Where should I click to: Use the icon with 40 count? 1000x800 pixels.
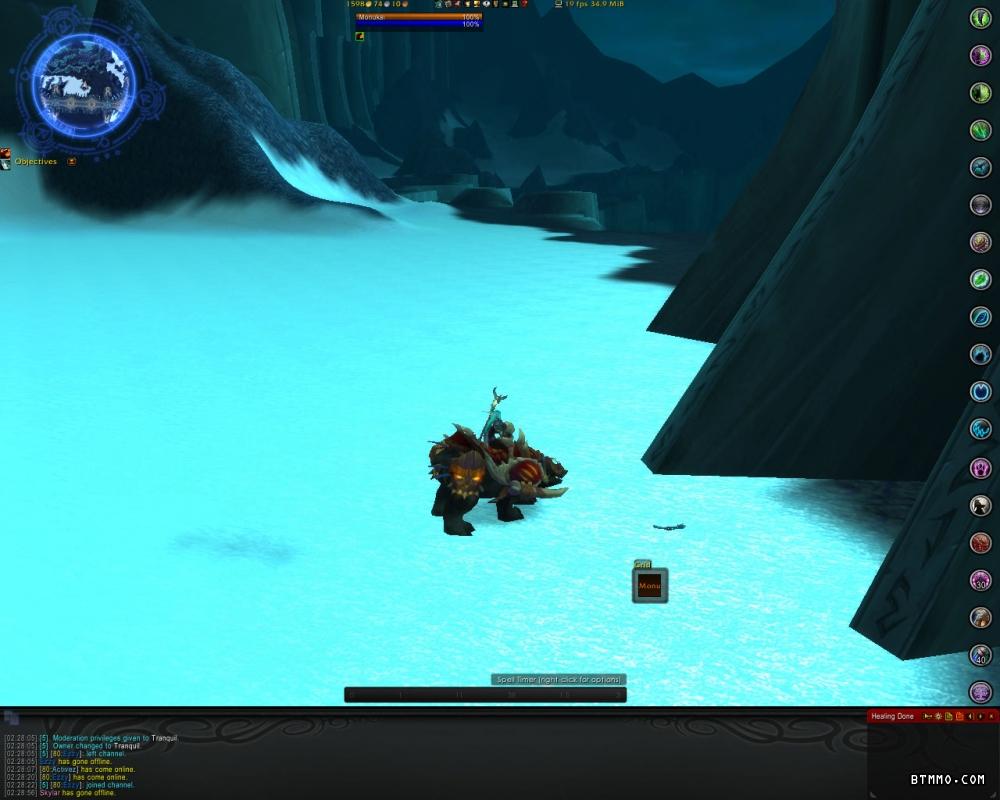point(980,655)
